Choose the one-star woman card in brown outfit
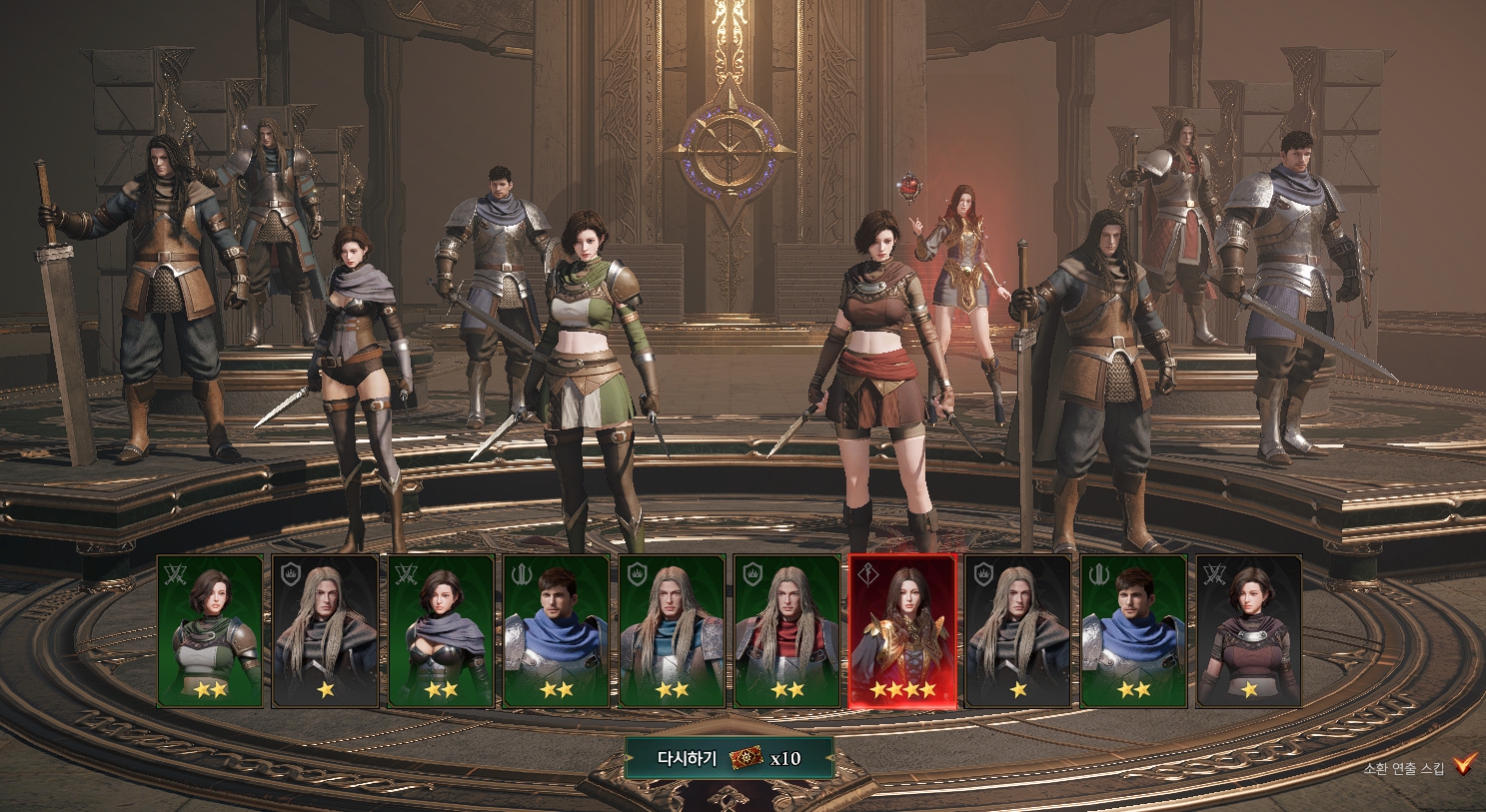This screenshot has height=812, width=1486. click(x=1248, y=631)
